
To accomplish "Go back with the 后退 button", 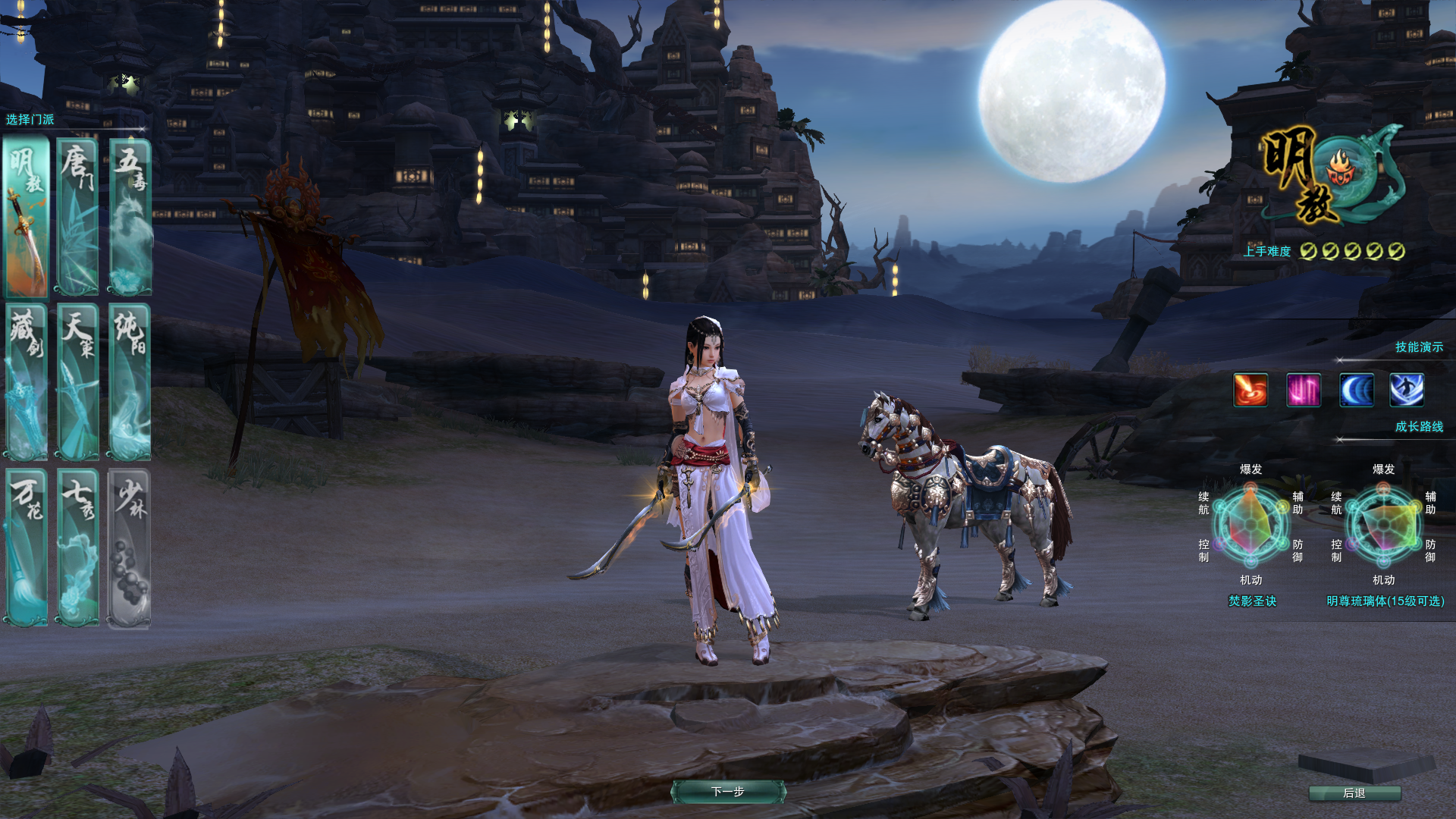I will click(x=1354, y=793).
